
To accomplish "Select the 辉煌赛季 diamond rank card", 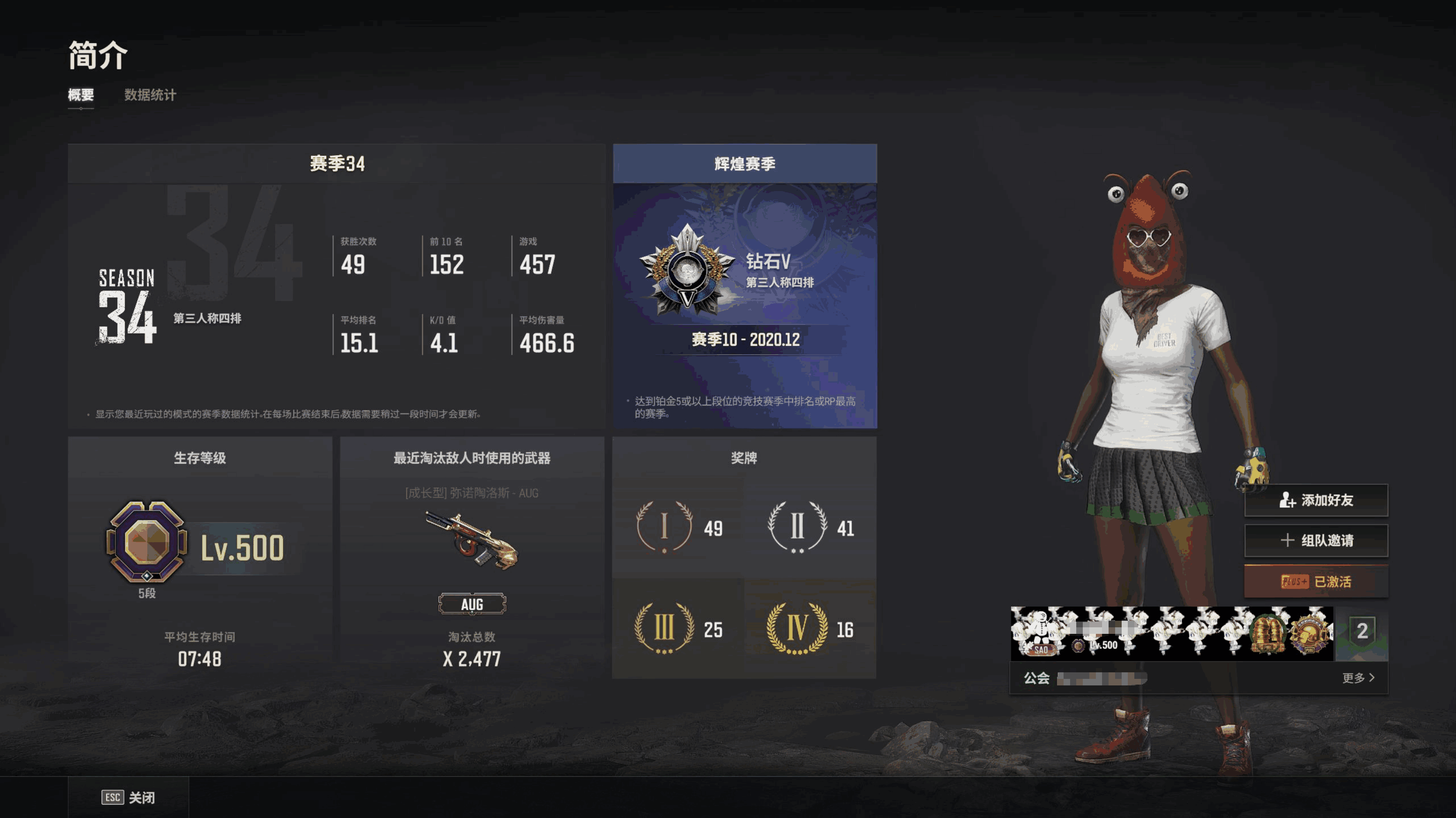I will pyautogui.click(x=745, y=286).
